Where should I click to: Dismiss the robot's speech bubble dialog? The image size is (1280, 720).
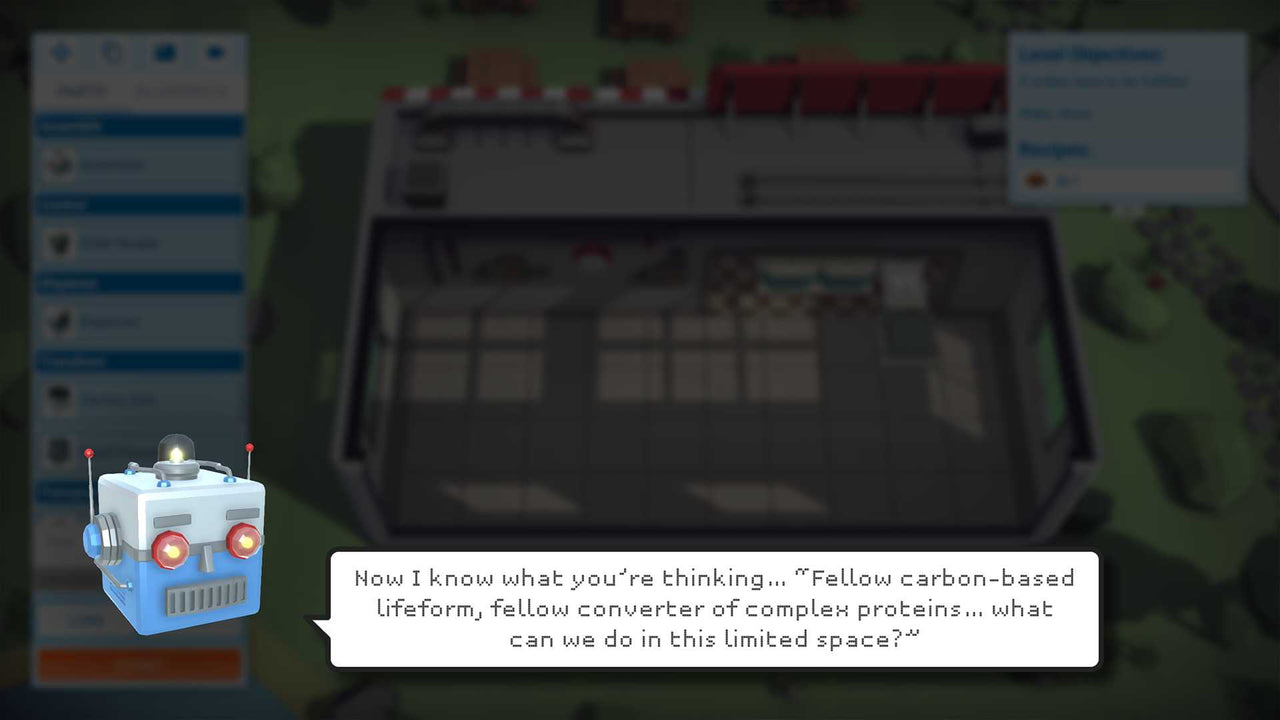[710, 608]
